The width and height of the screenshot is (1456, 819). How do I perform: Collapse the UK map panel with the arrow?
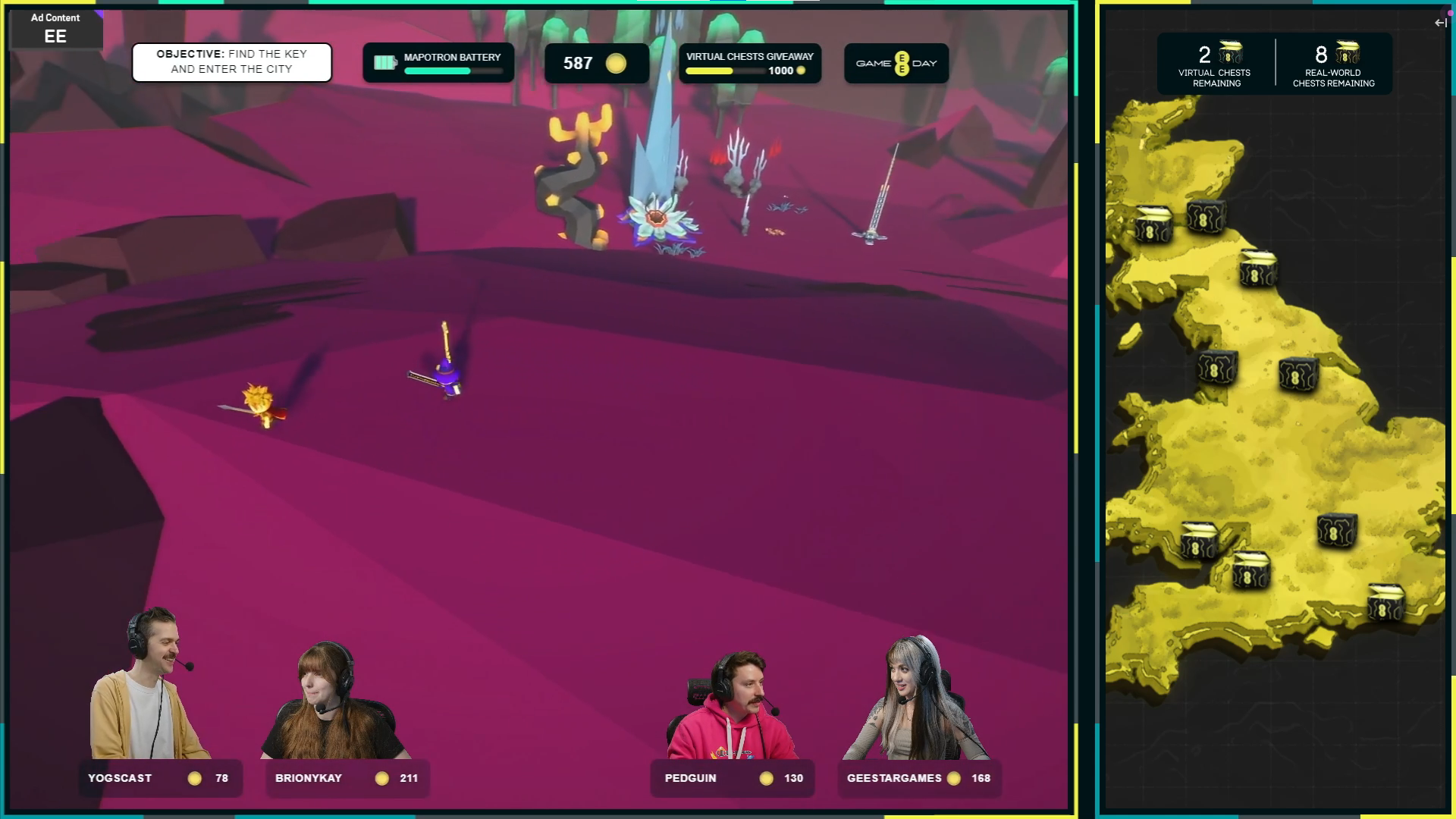click(x=1439, y=22)
